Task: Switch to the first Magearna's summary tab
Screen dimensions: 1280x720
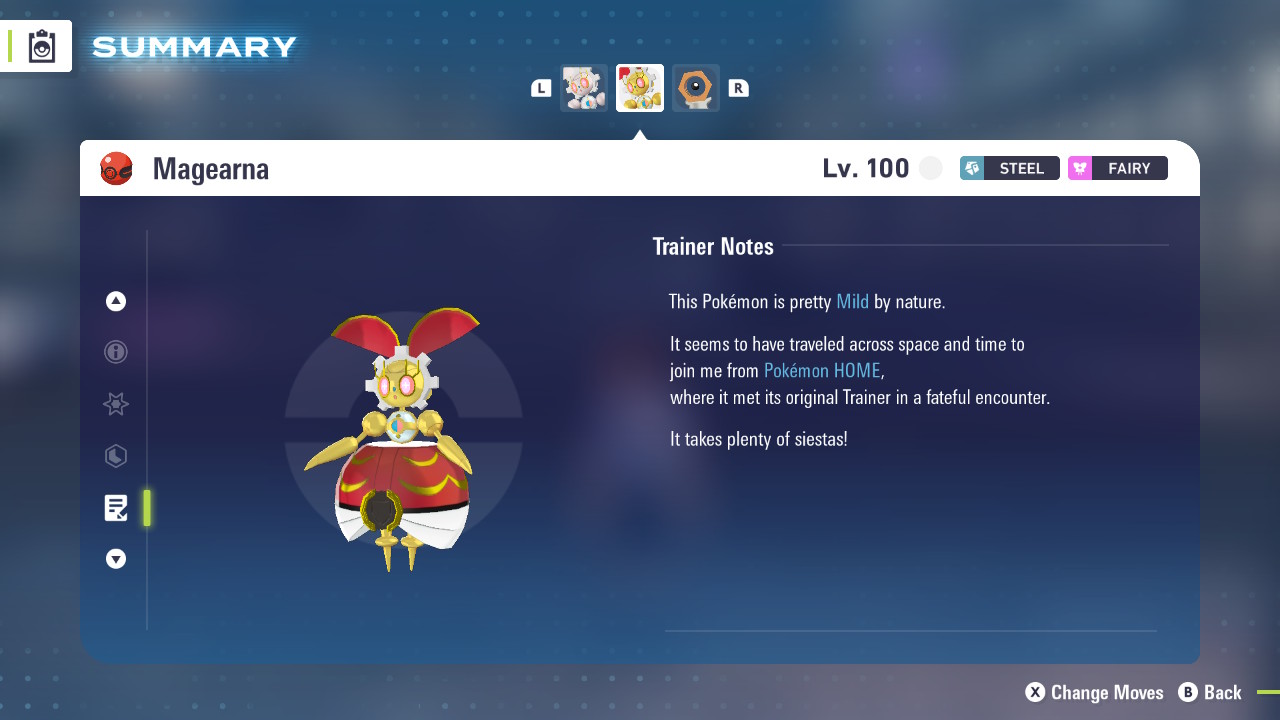Action: point(583,87)
